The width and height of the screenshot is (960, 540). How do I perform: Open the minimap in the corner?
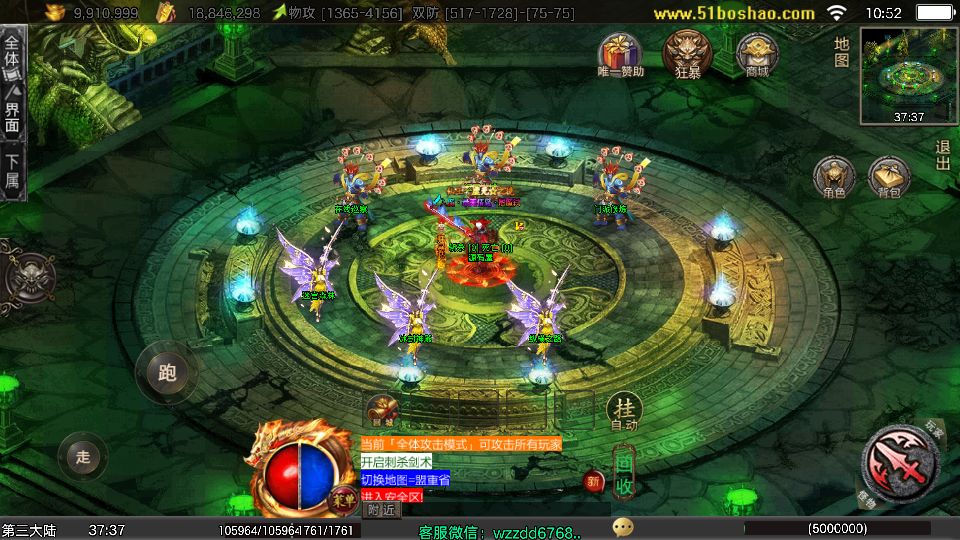click(x=905, y=74)
